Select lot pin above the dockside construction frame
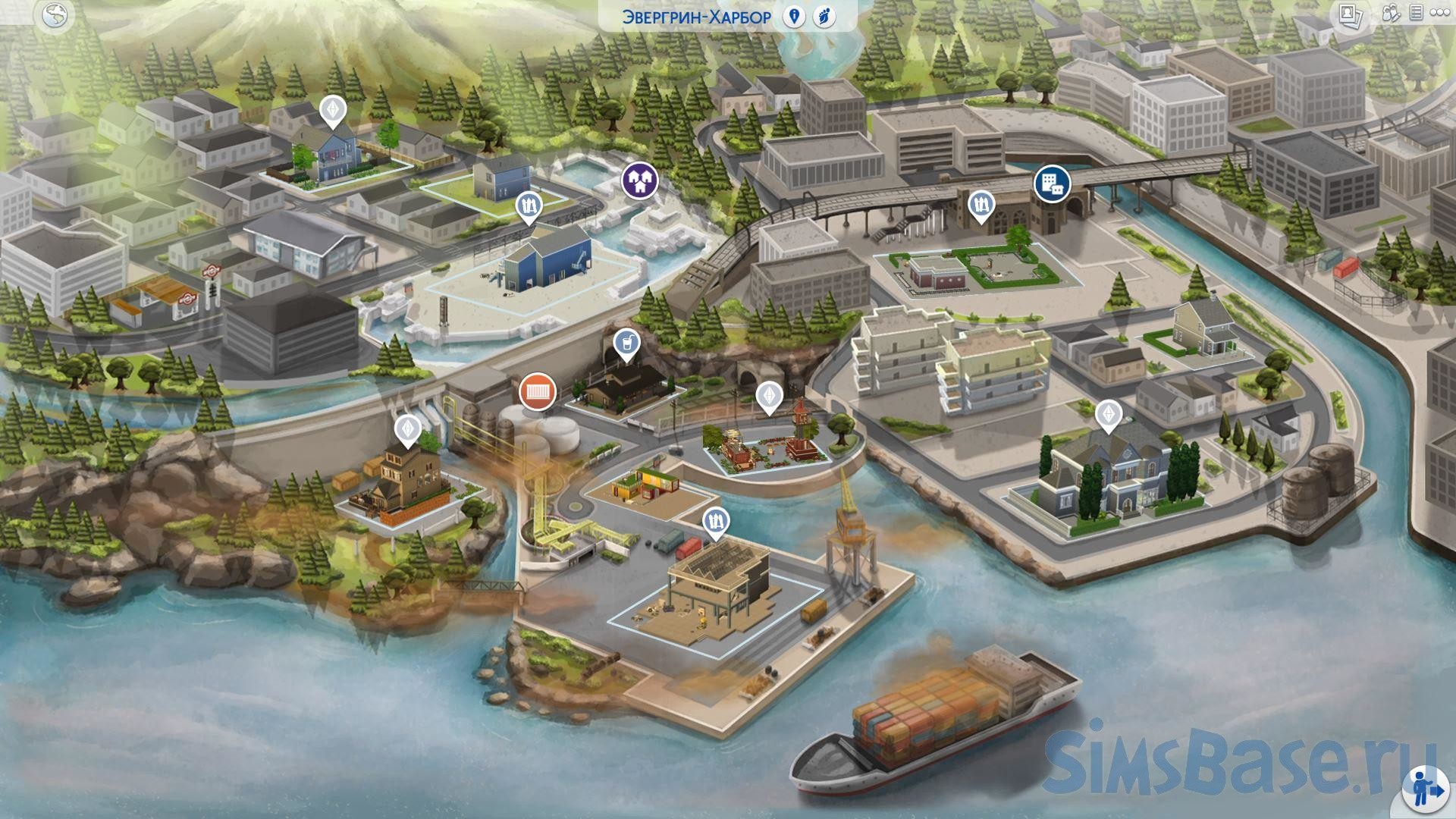 coord(716,522)
